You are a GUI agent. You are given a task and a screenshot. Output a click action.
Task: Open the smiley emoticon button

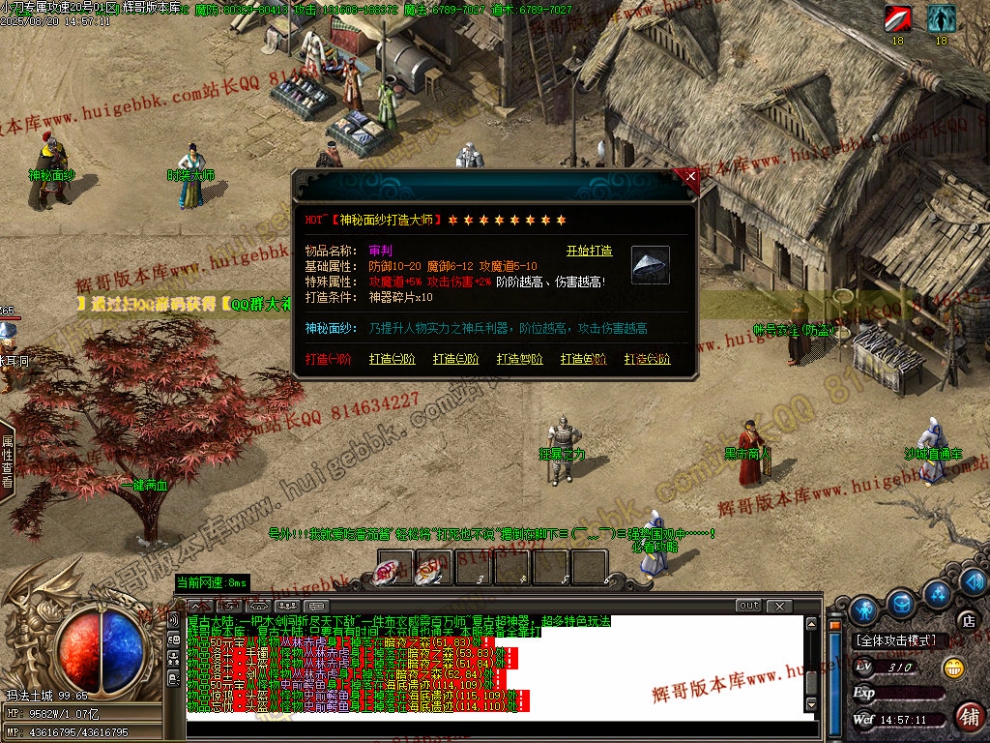pyautogui.click(x=955, y=667)
